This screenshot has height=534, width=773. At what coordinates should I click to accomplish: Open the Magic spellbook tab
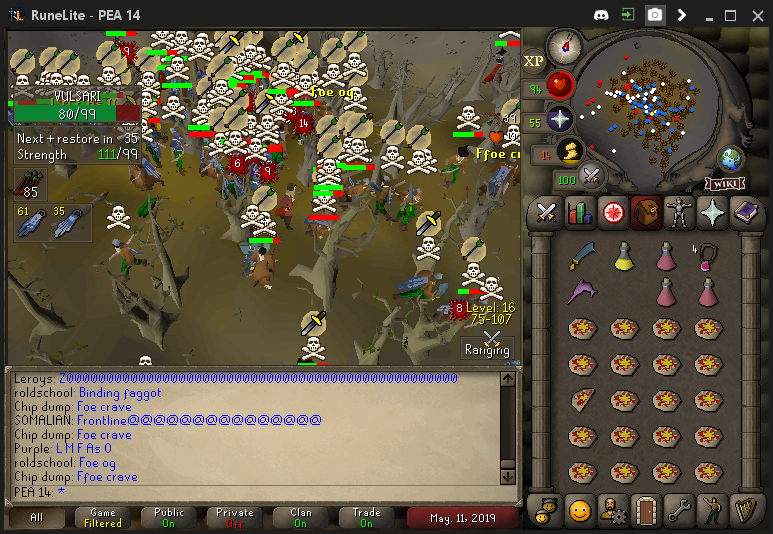746,213
